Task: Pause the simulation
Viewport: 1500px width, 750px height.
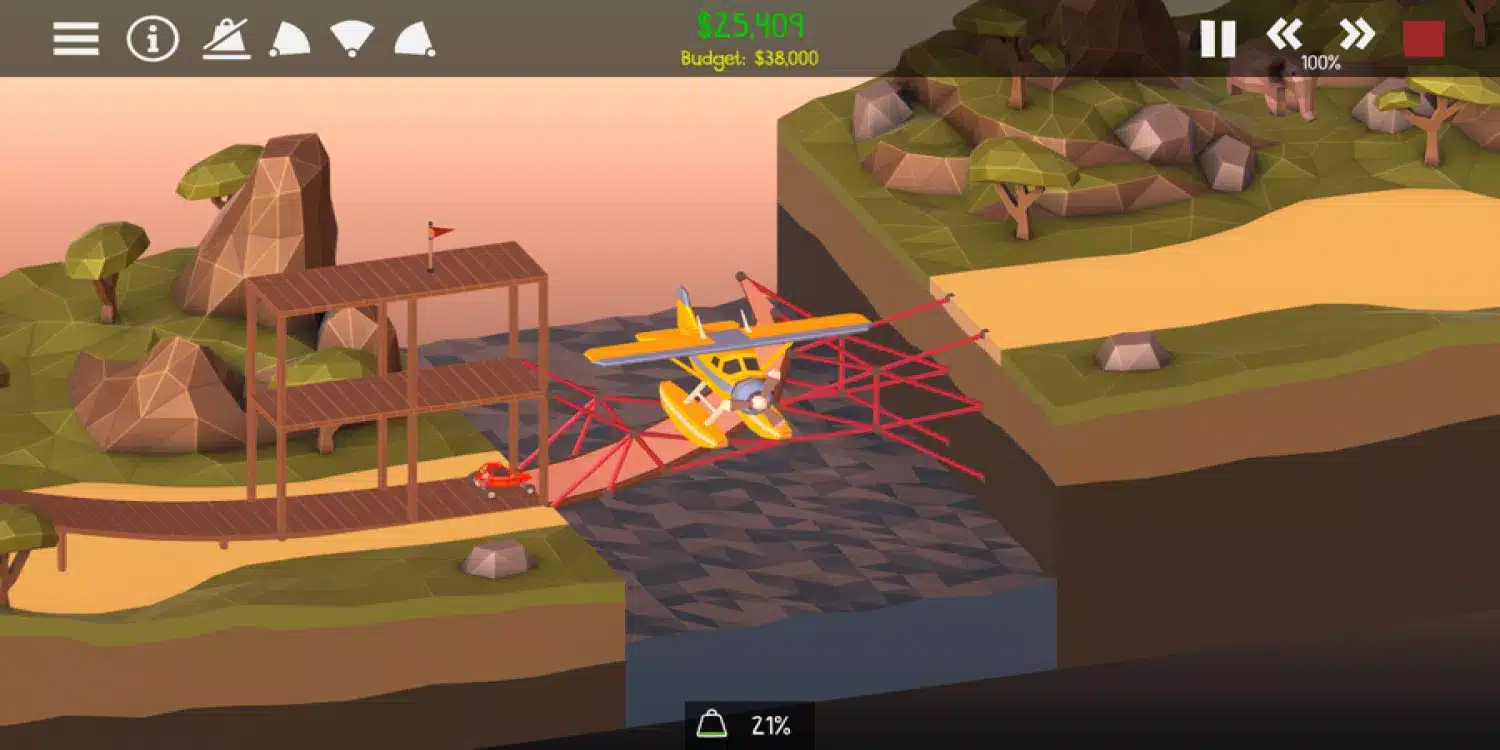Action: click(x=1218, y=39)
